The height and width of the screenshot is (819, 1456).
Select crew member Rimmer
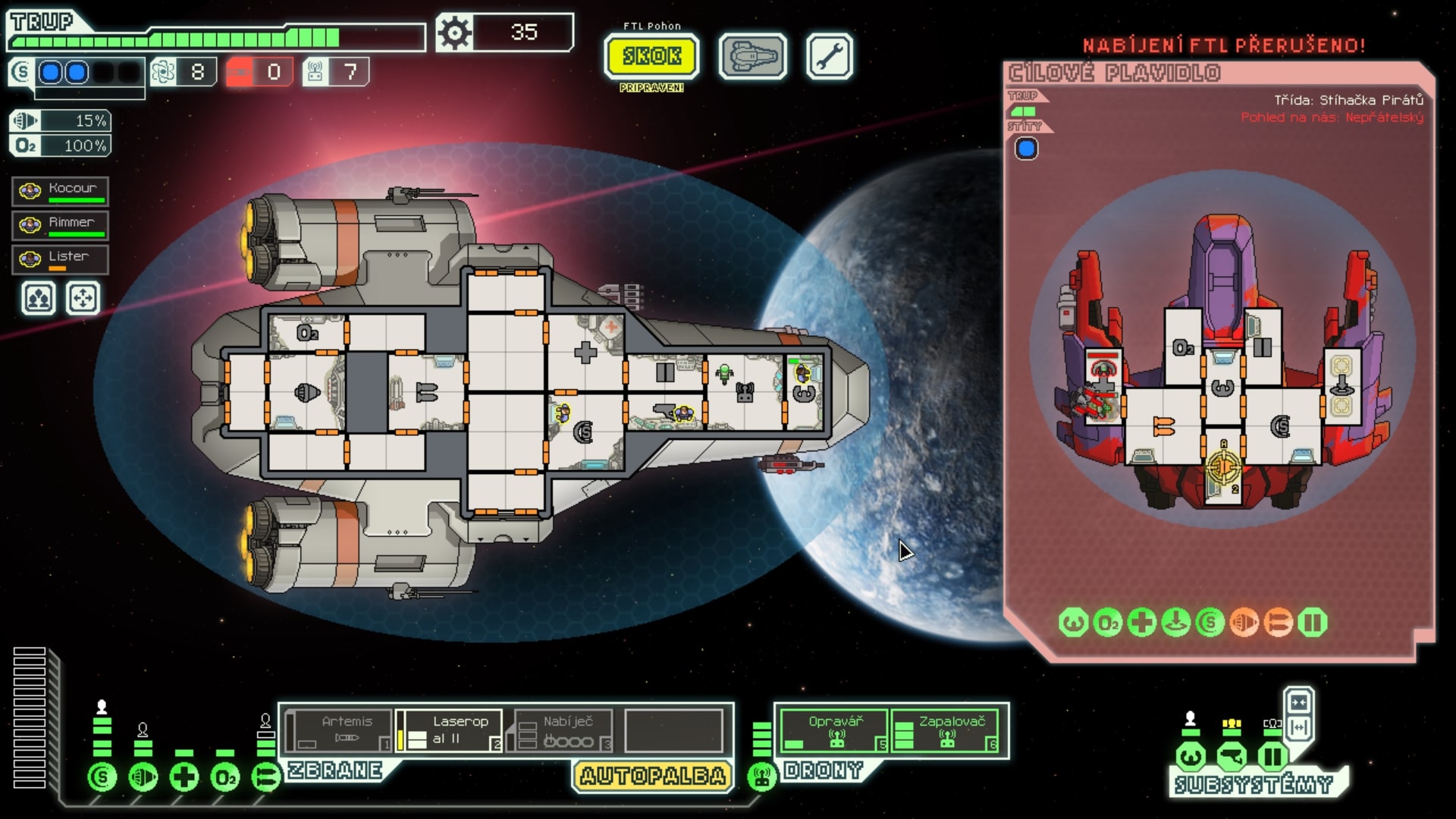pos(59,224)
